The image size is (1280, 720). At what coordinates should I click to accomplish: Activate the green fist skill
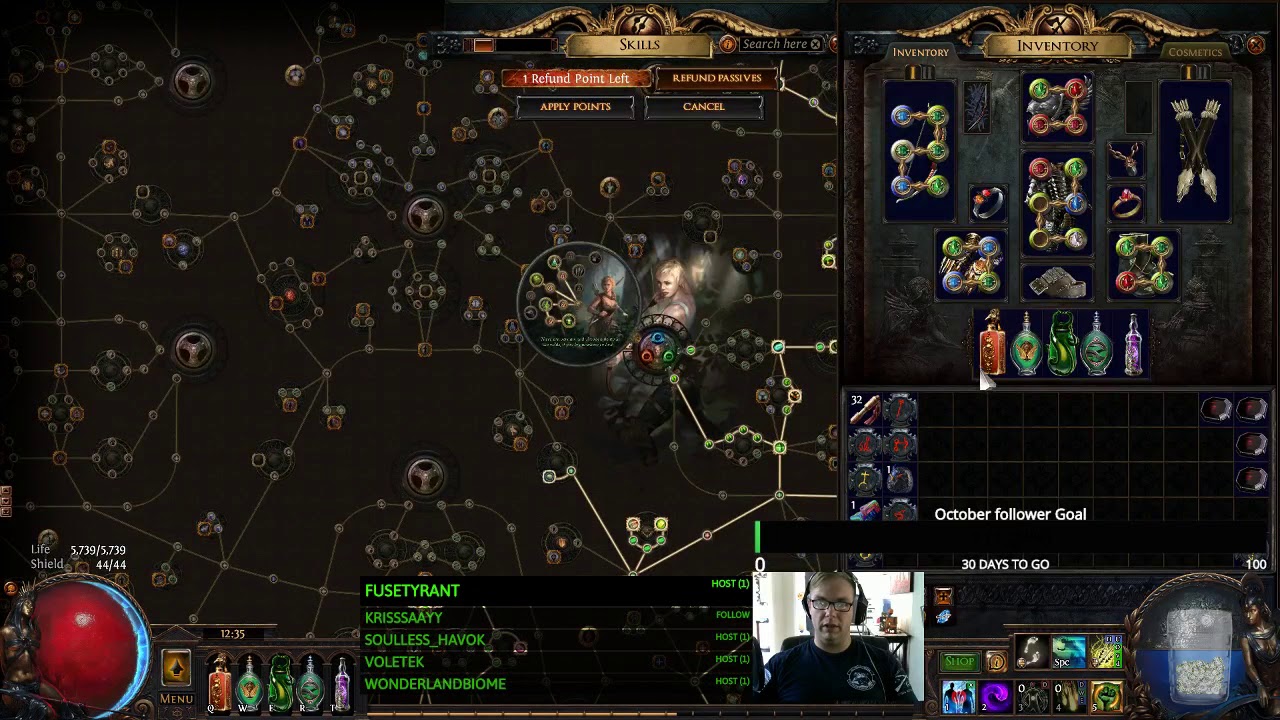(x=1106, y=696)
